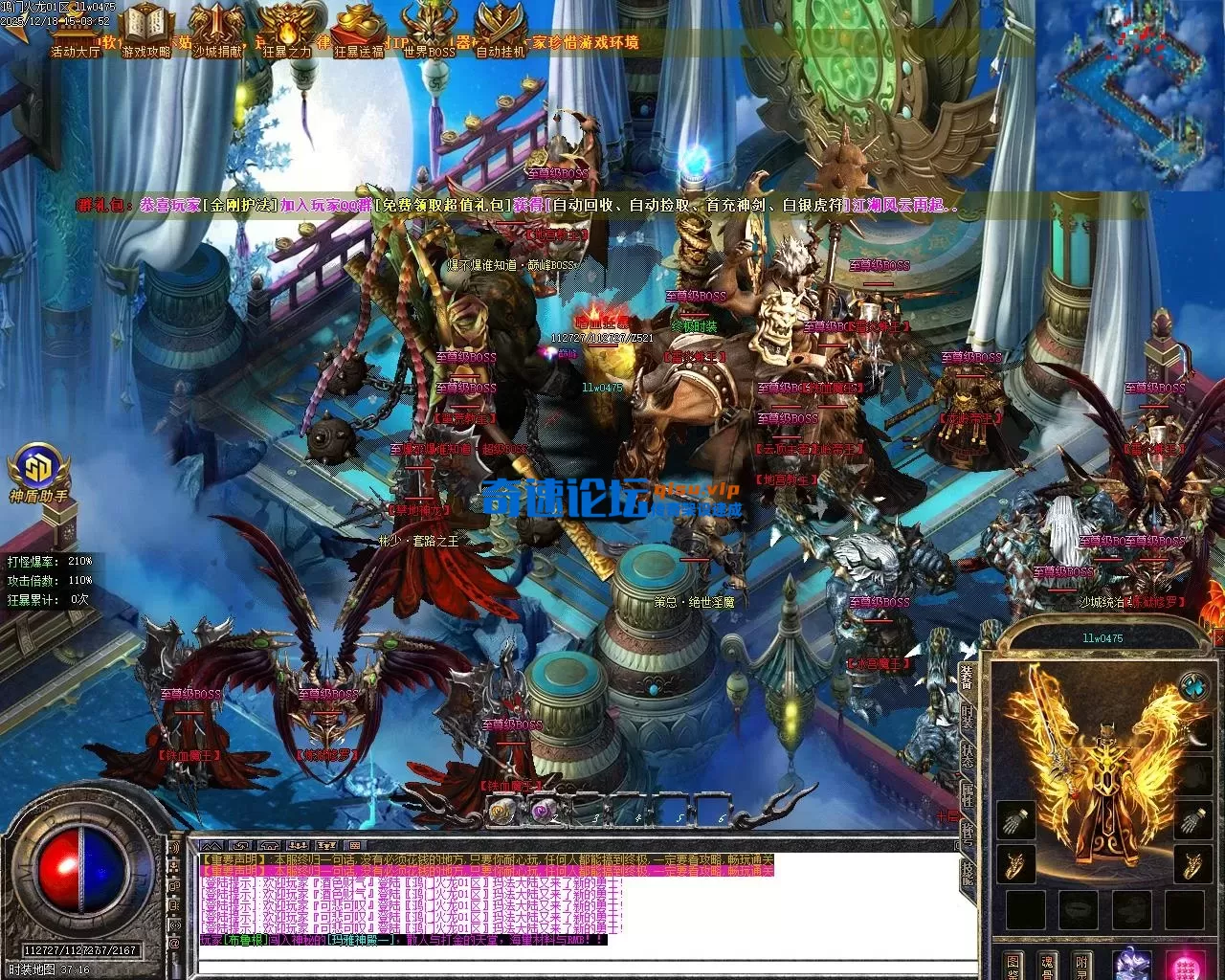The width and height of the screenshot is (1225, 980).
Task: Toggle 自动挂机 auto-battle
Action: tap(500, 29)
